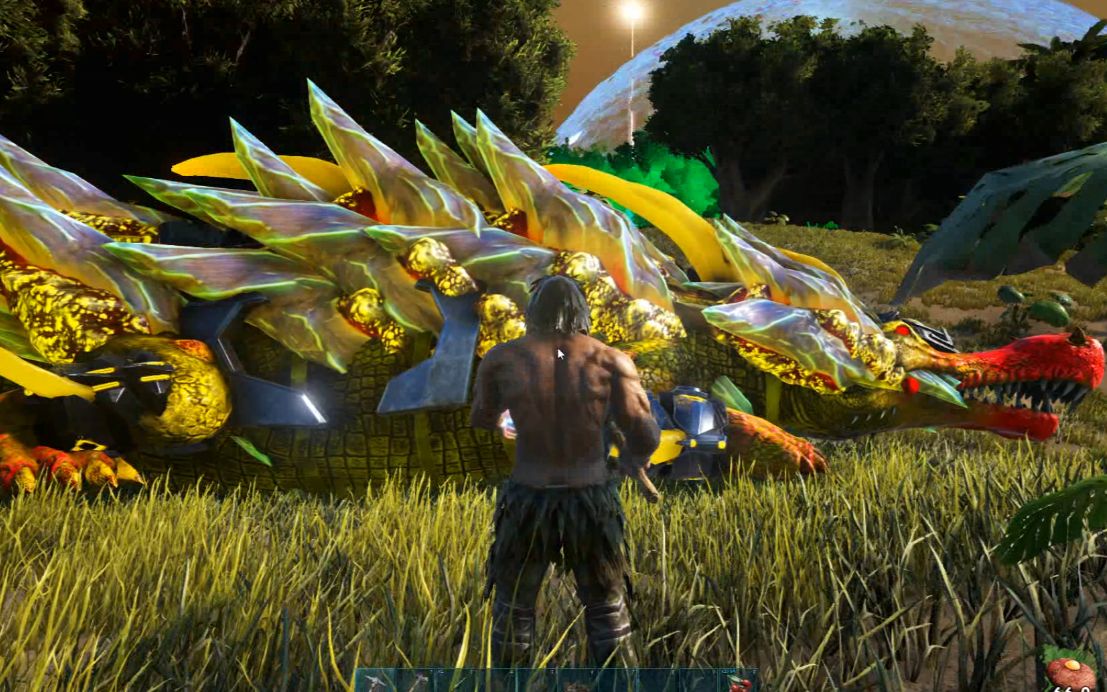1107x692 pixels.
Task: Select the pickaxe hotbar slot
Action: 375,682
